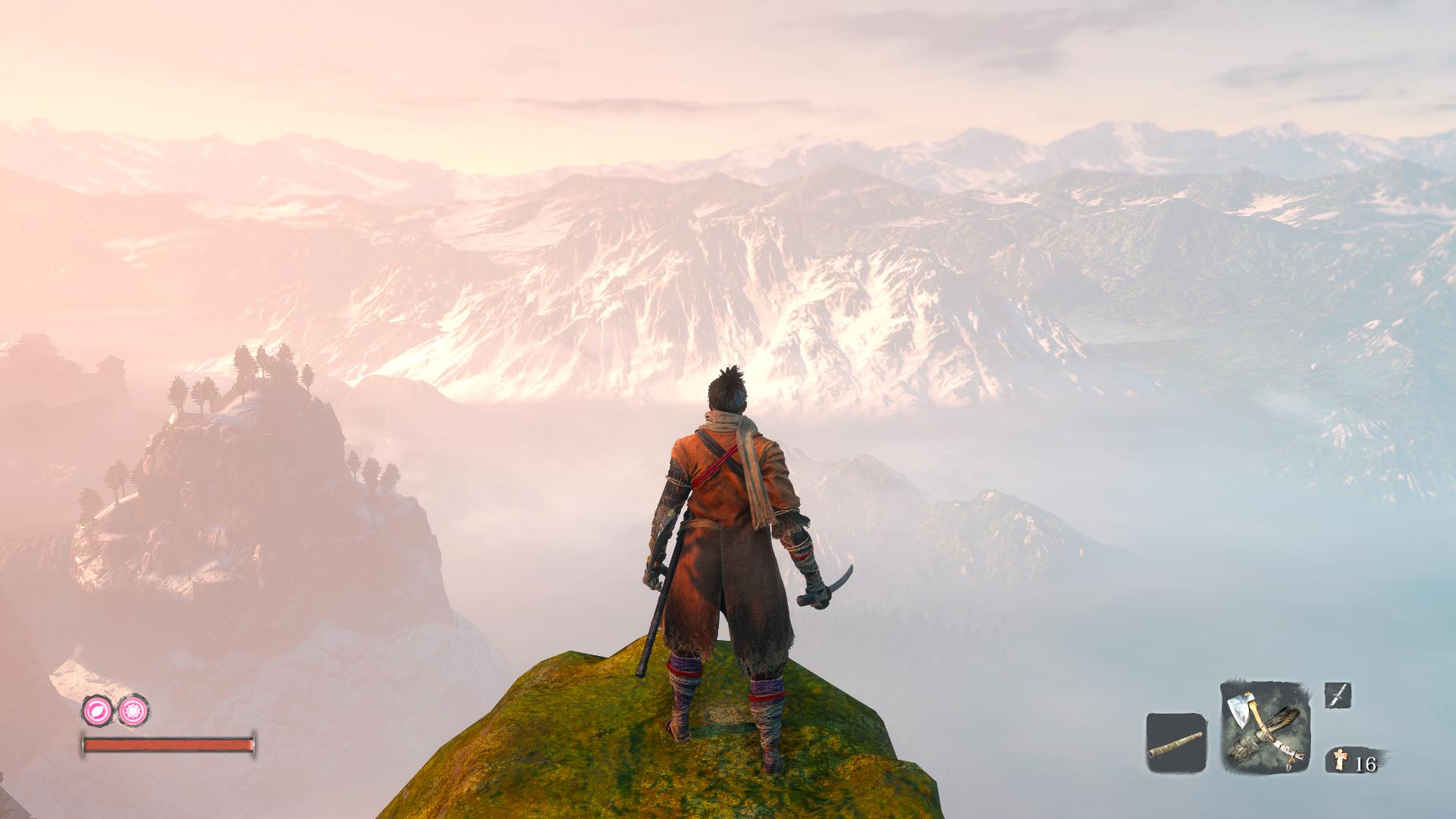Screen dimensions: 1456x819
Task: Click the sword combat art icon
Action: (1338, 695)
